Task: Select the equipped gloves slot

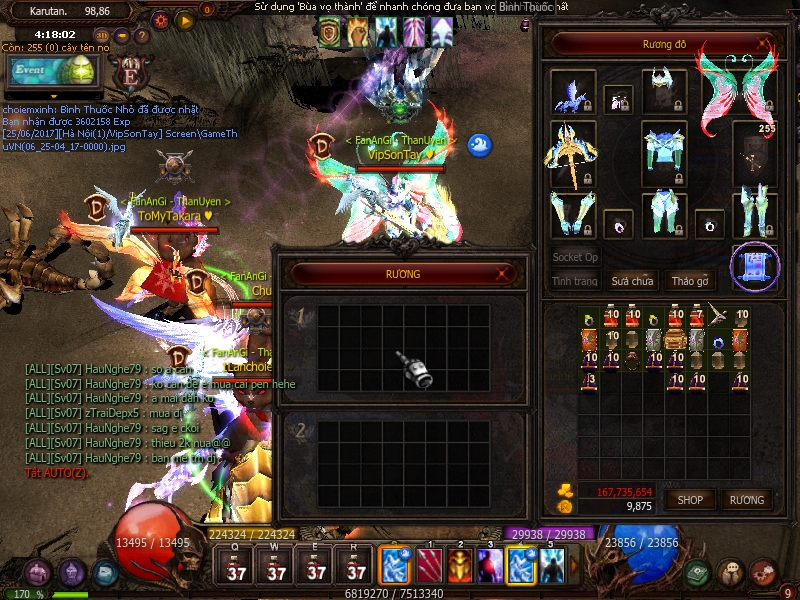Action: [572, 213]
